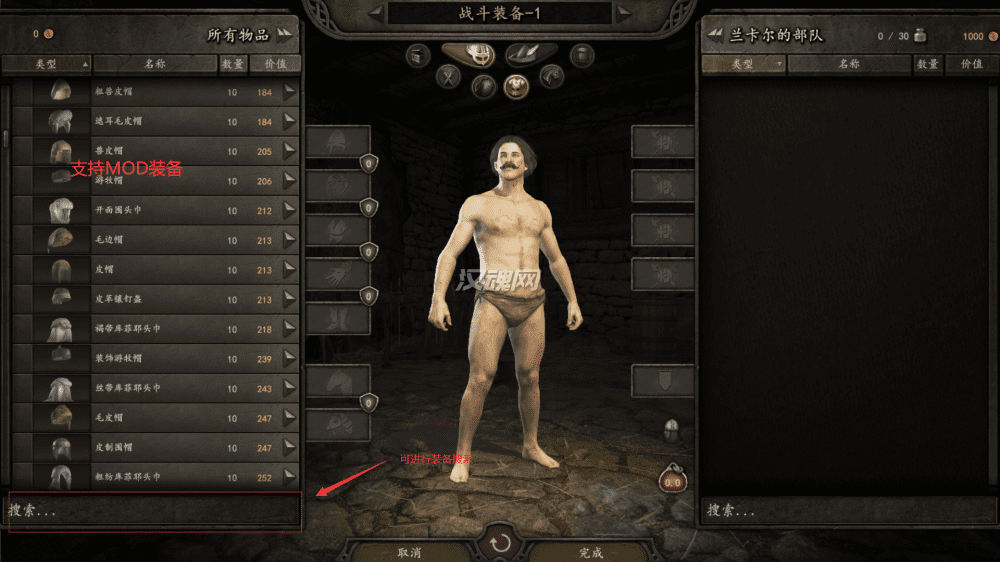Filter items by shield icon
Image resolution: width=1000 pixels, height=562 pixels.
tap(484, 86)
